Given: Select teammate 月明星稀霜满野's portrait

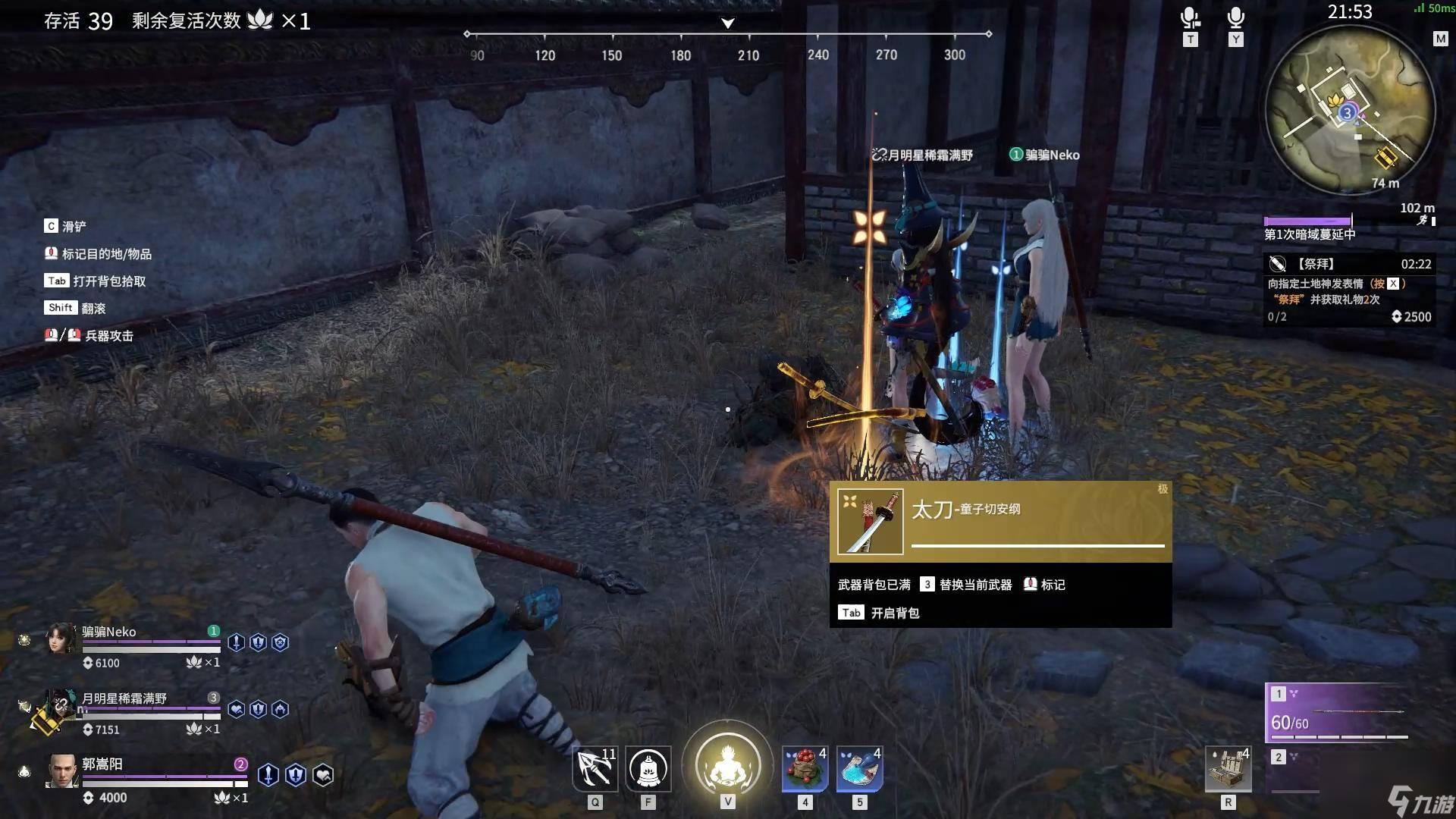Looking at the screenshot, I should (59, 707).
